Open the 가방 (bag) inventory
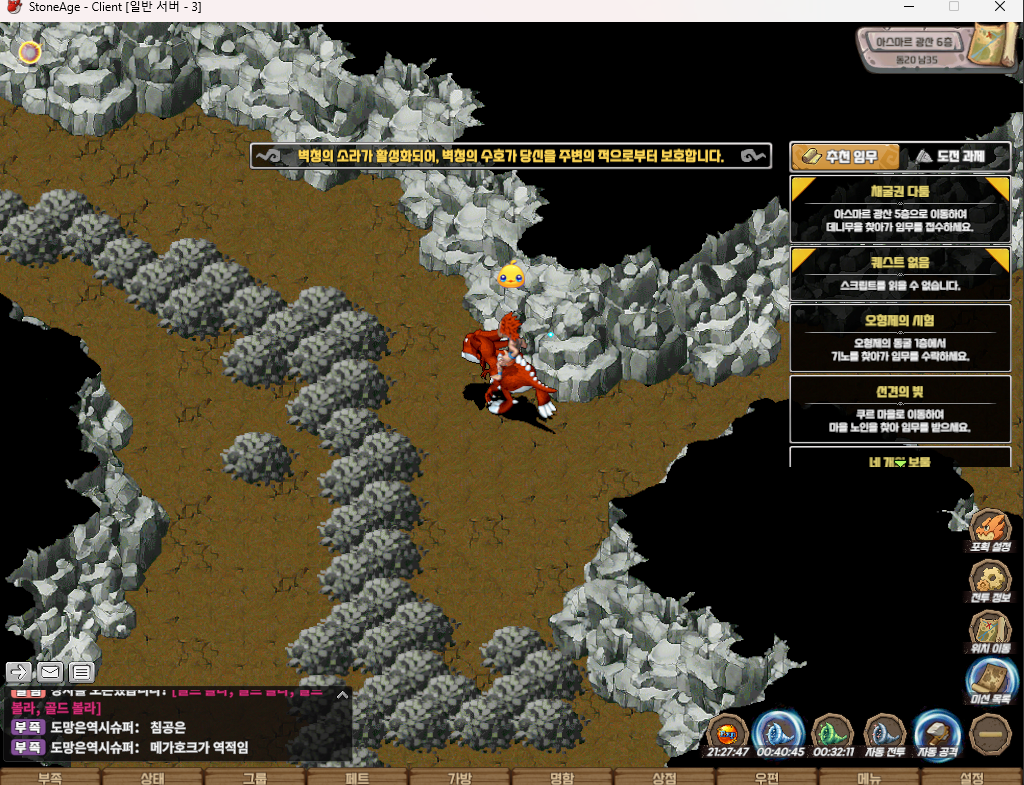1024x785 pixels. [x=460, y=777]
